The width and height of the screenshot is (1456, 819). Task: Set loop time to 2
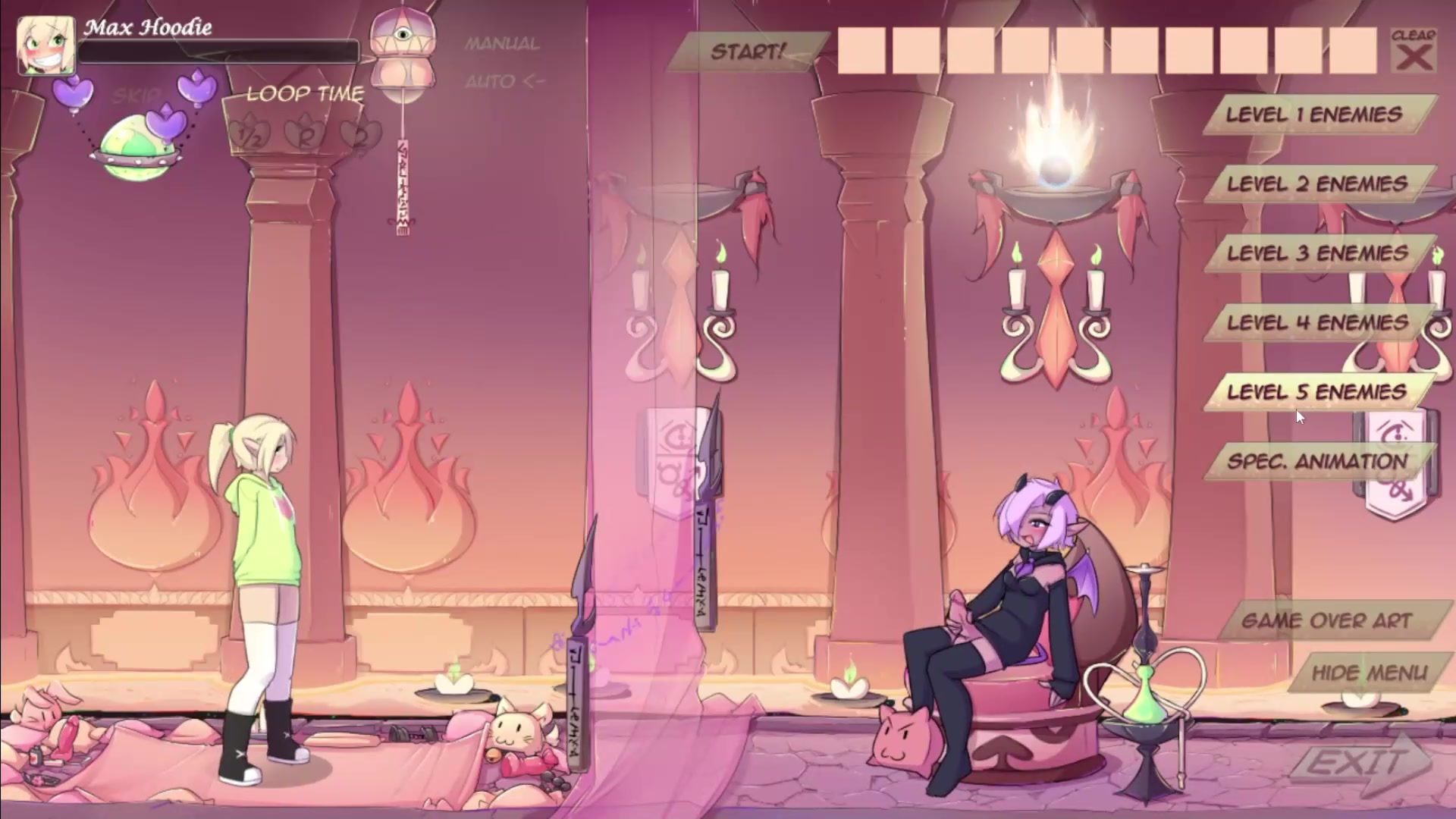coord(358,136)
